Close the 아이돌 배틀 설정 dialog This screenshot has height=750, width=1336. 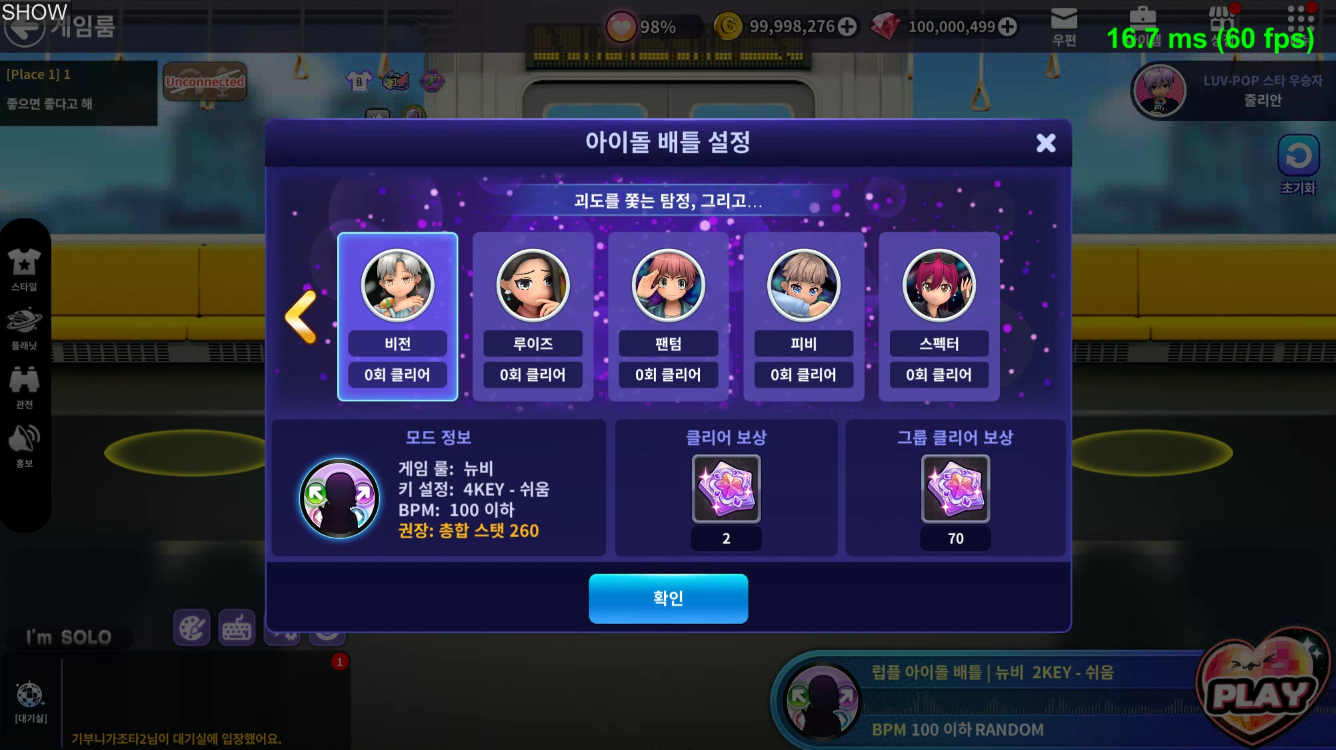pyautogui.click(x=1046, y=143)
